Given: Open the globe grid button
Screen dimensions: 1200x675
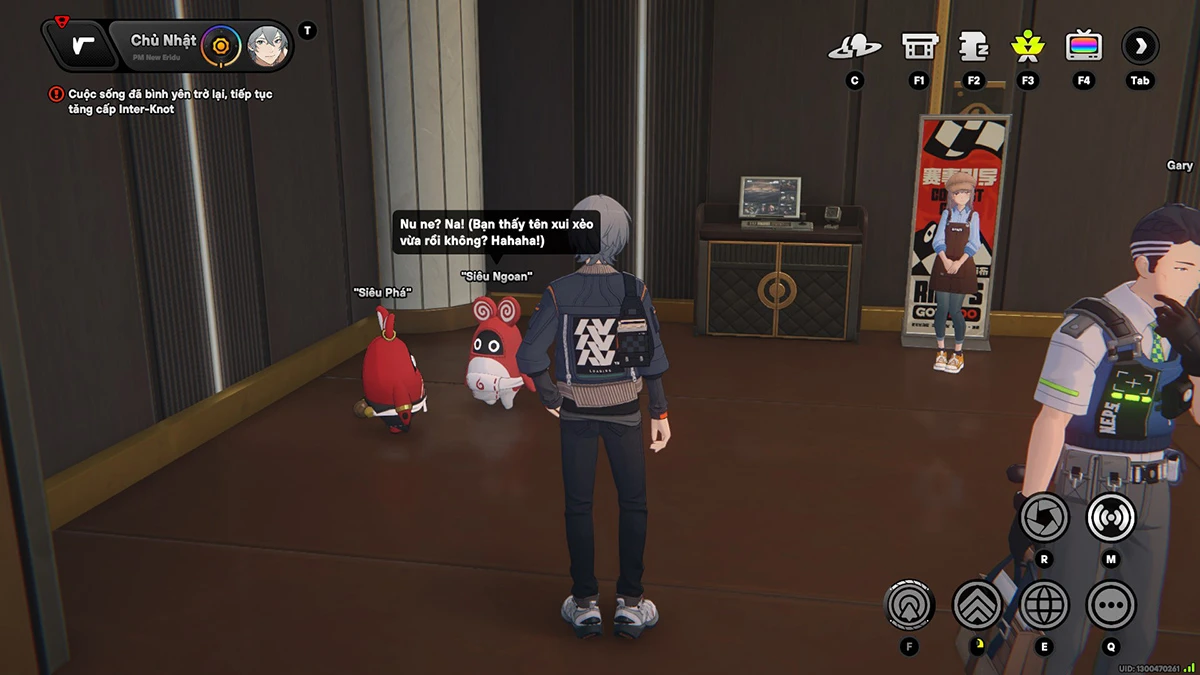Looking at the screenshot, I should [1044, 604].
